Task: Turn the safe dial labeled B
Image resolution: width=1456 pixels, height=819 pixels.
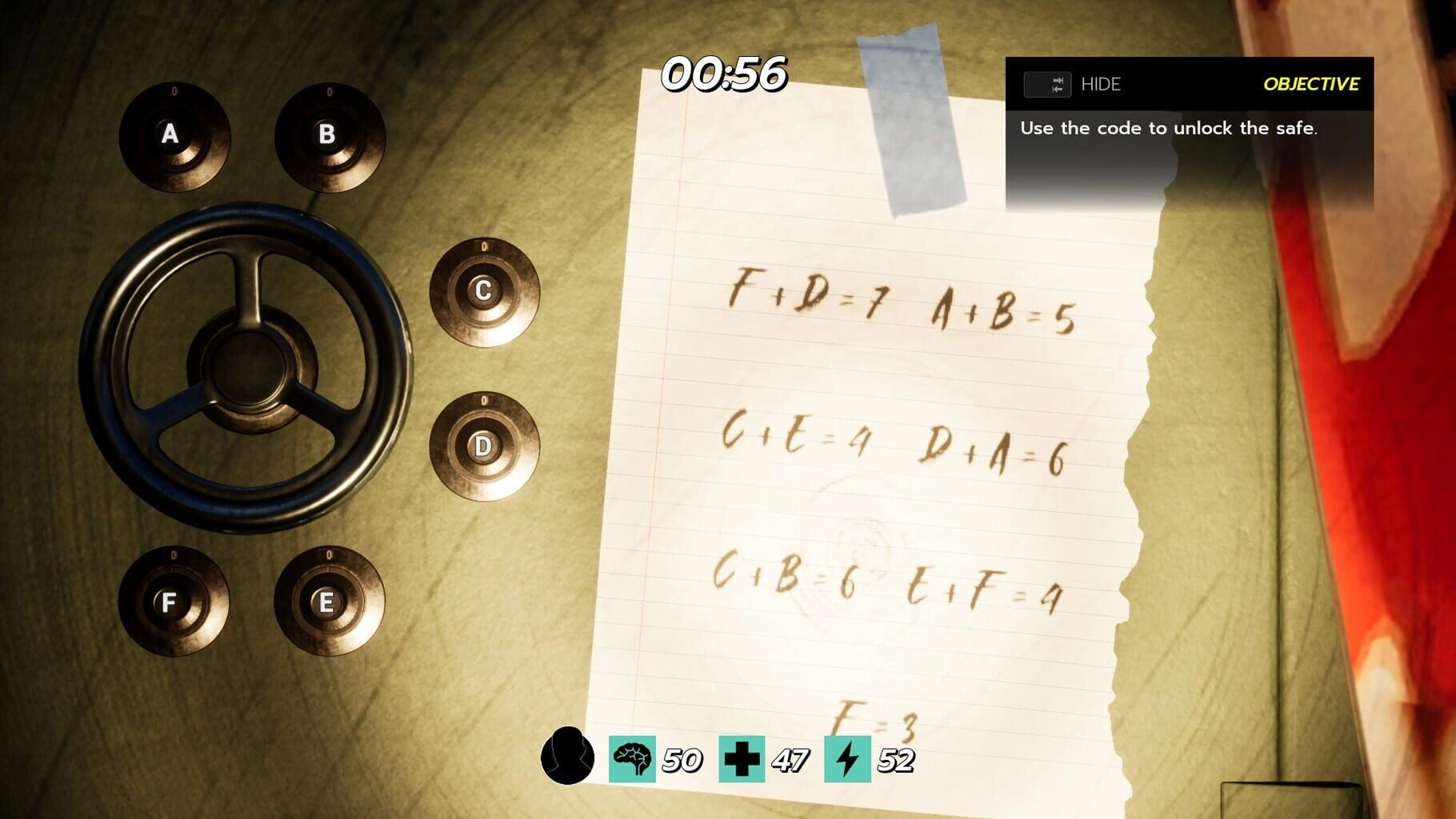Action: pos(329,136)
